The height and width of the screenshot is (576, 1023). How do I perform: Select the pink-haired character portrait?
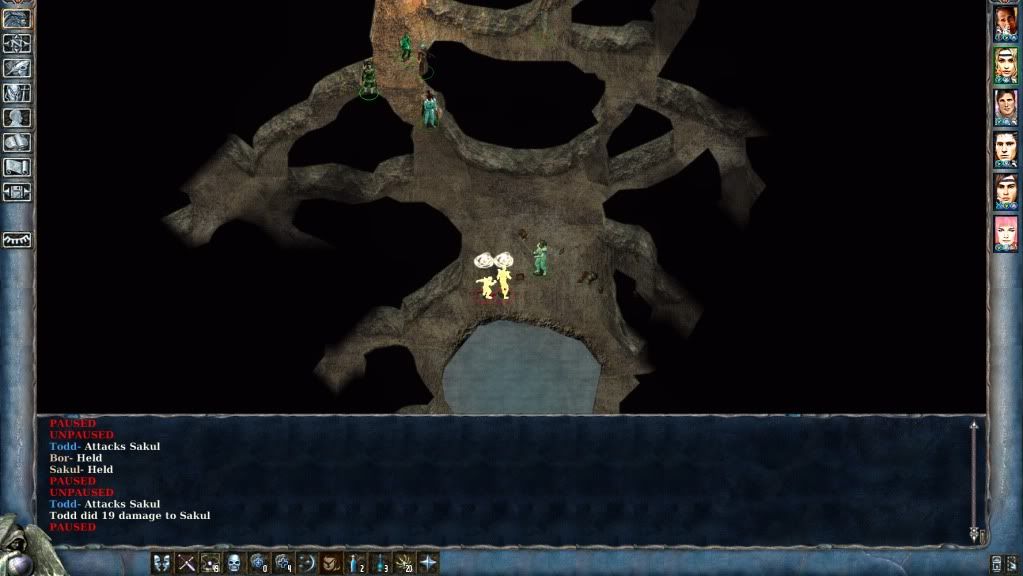[x=1005, y=233]
